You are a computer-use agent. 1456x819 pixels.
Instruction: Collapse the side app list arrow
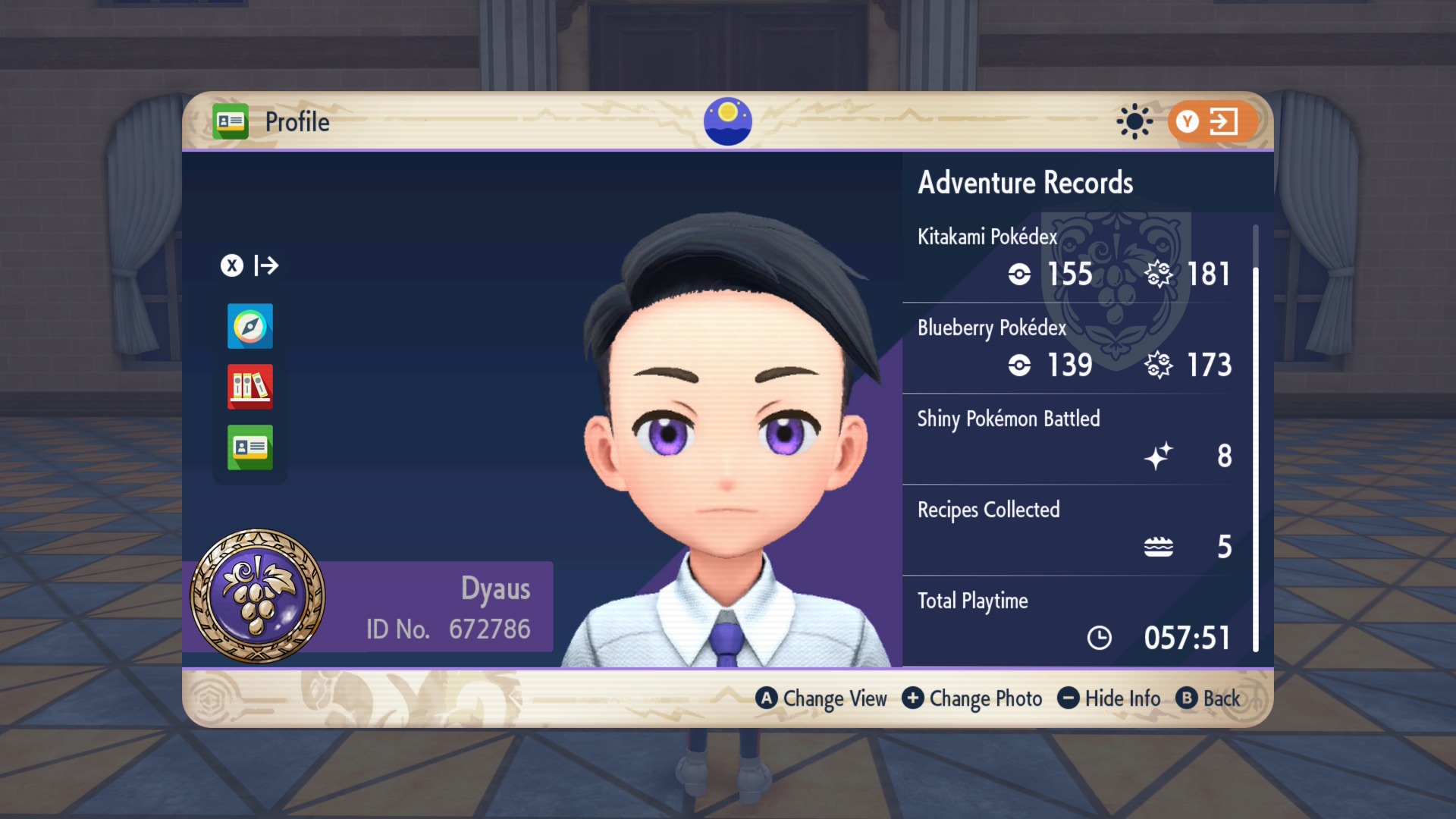click(x=250, y=265)
